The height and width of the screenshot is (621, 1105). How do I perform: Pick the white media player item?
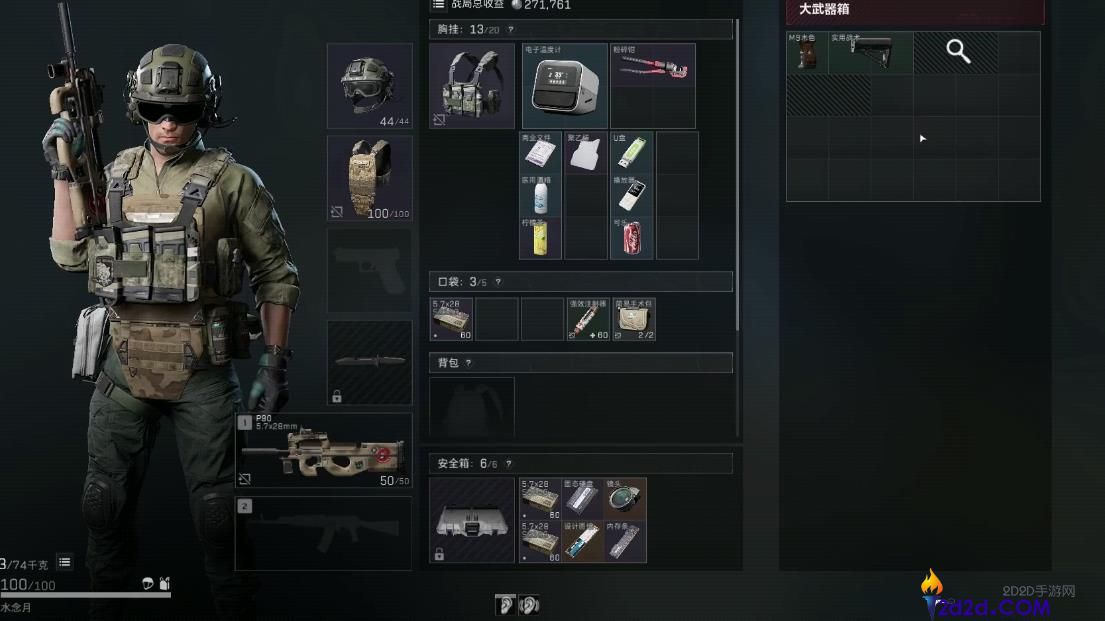click(x=631, y=195)
